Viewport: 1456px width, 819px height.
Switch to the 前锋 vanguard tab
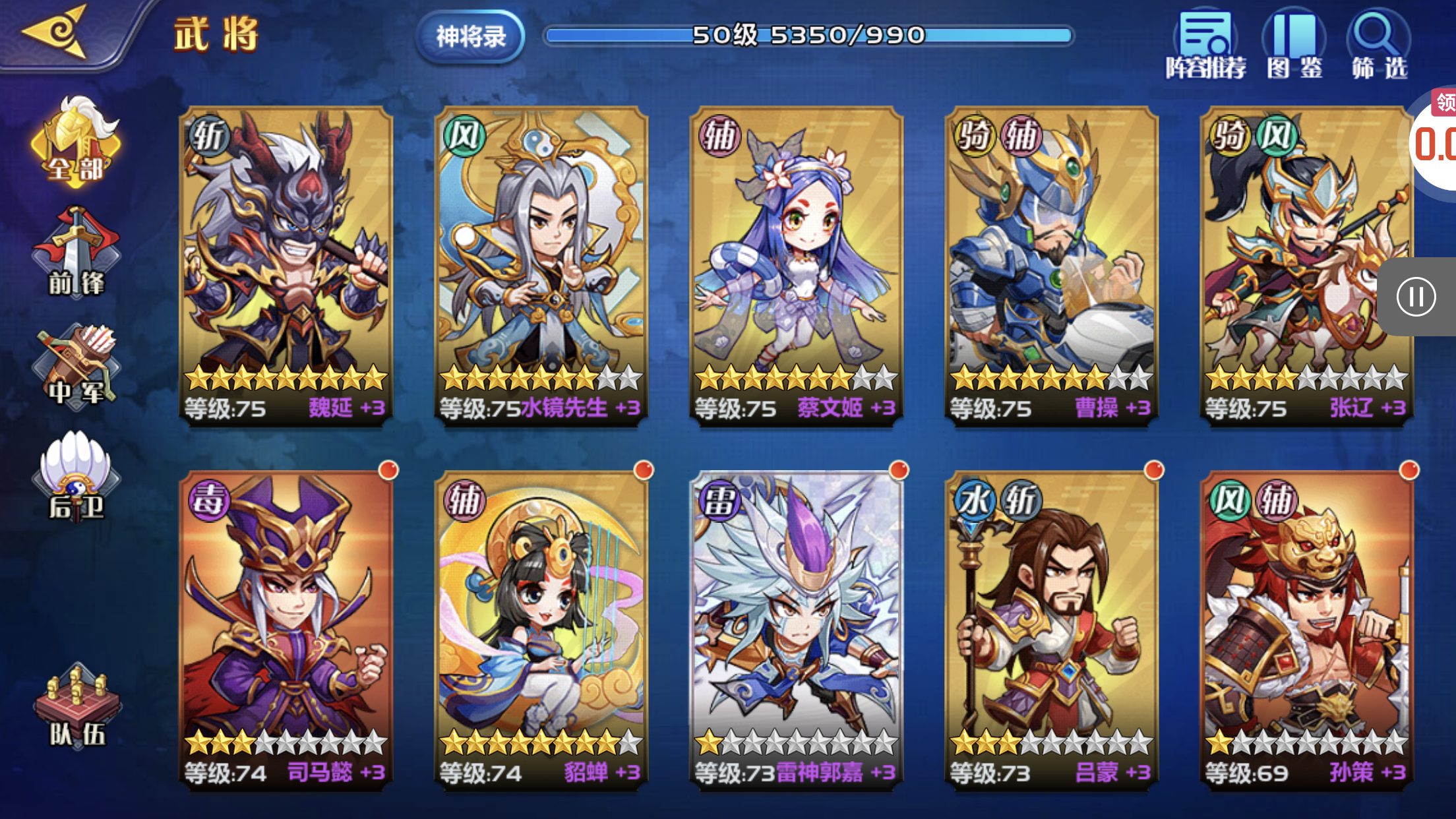[76, 253]
